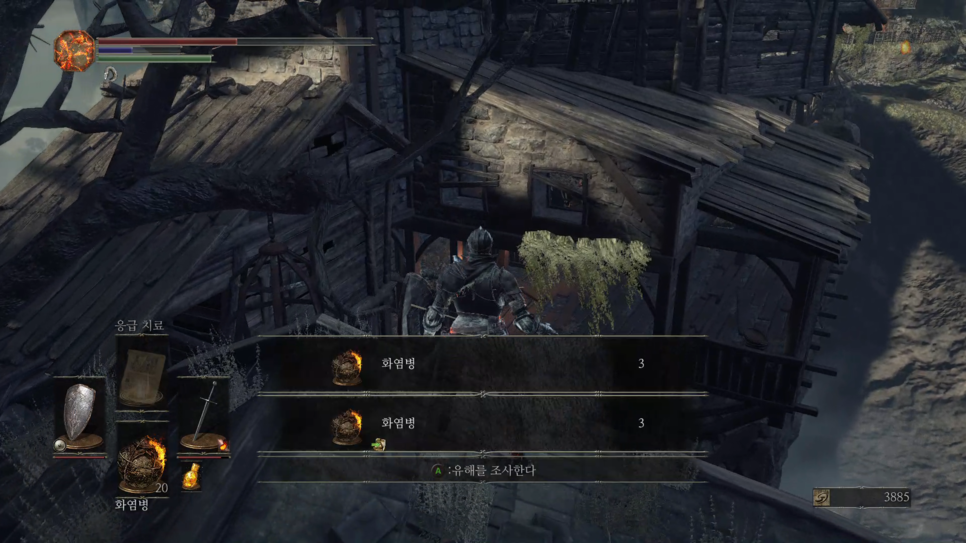Click the small glowing yellow item icon under the sword
This screenshot has height=543, width=966.
click(190, 478)
